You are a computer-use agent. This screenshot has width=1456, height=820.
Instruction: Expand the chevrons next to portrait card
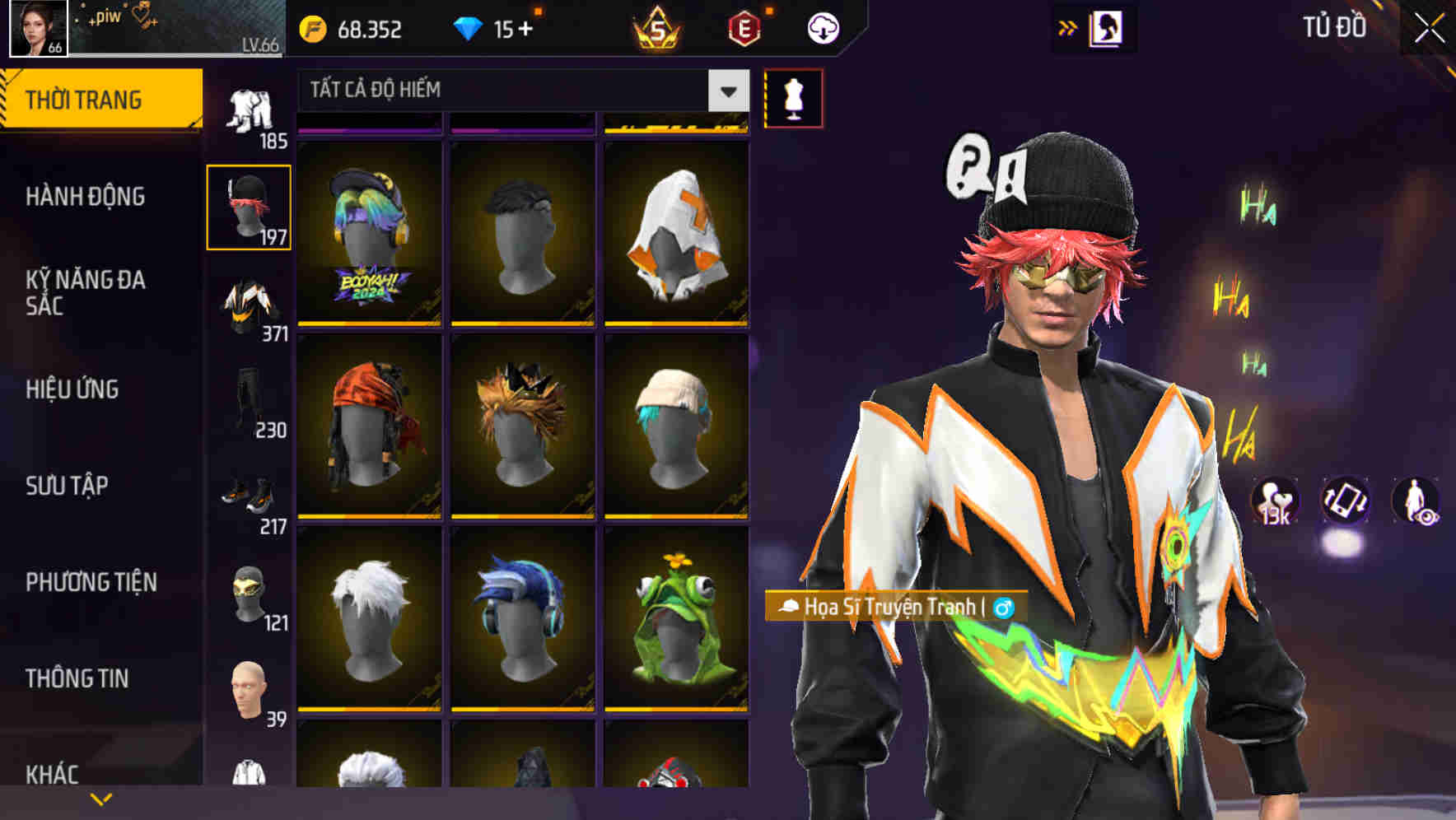coord(1068,27)
